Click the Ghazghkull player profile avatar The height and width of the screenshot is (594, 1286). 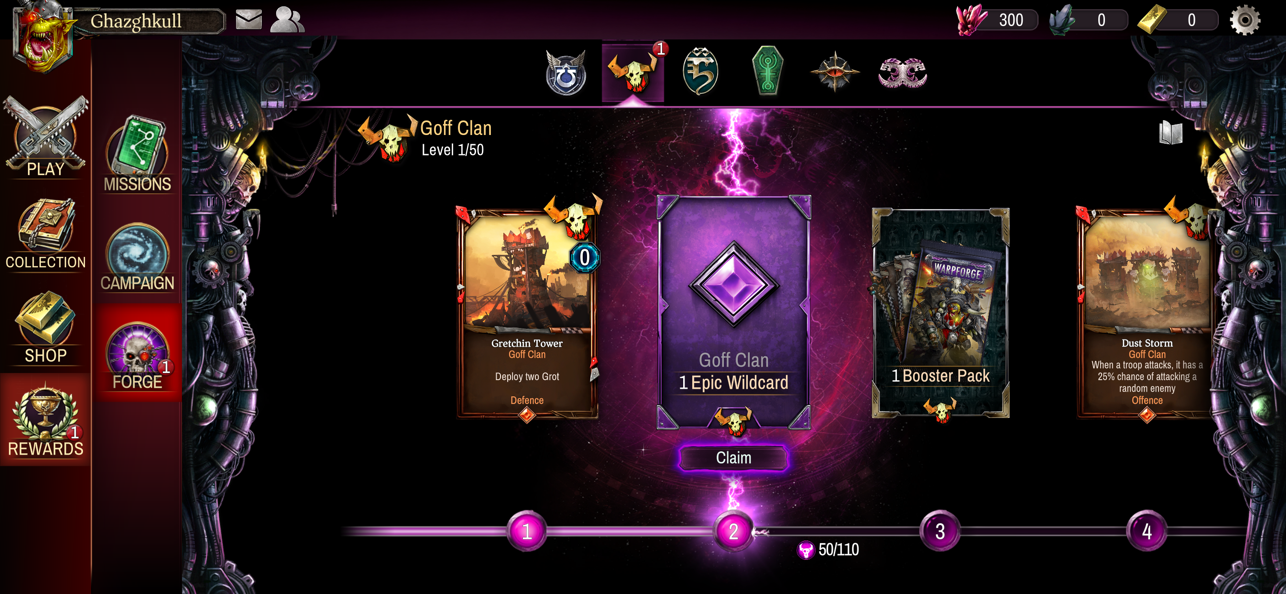pos(43,36)
